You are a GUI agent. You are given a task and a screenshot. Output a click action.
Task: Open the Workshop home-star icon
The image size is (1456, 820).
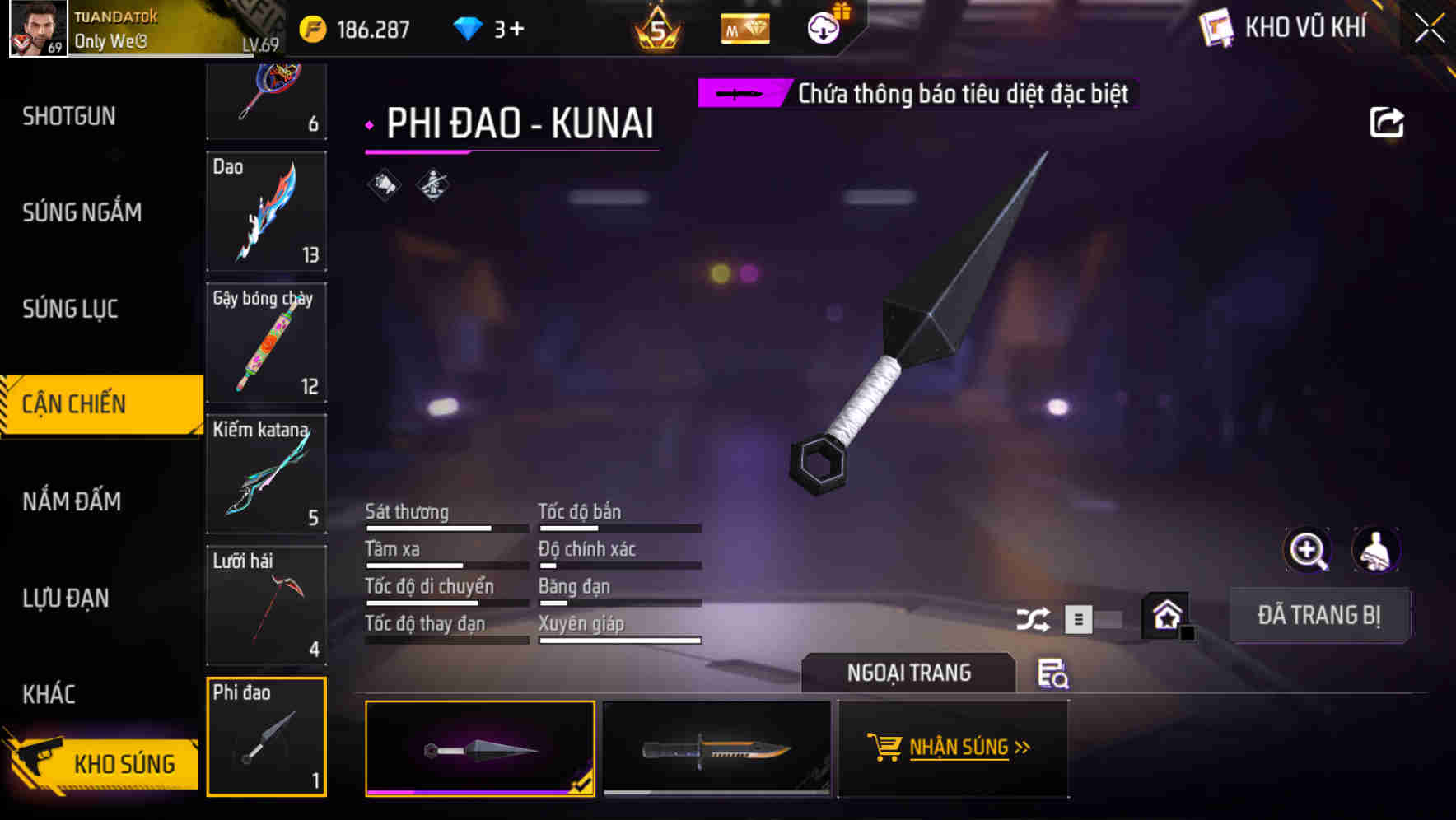[1164, 615]
